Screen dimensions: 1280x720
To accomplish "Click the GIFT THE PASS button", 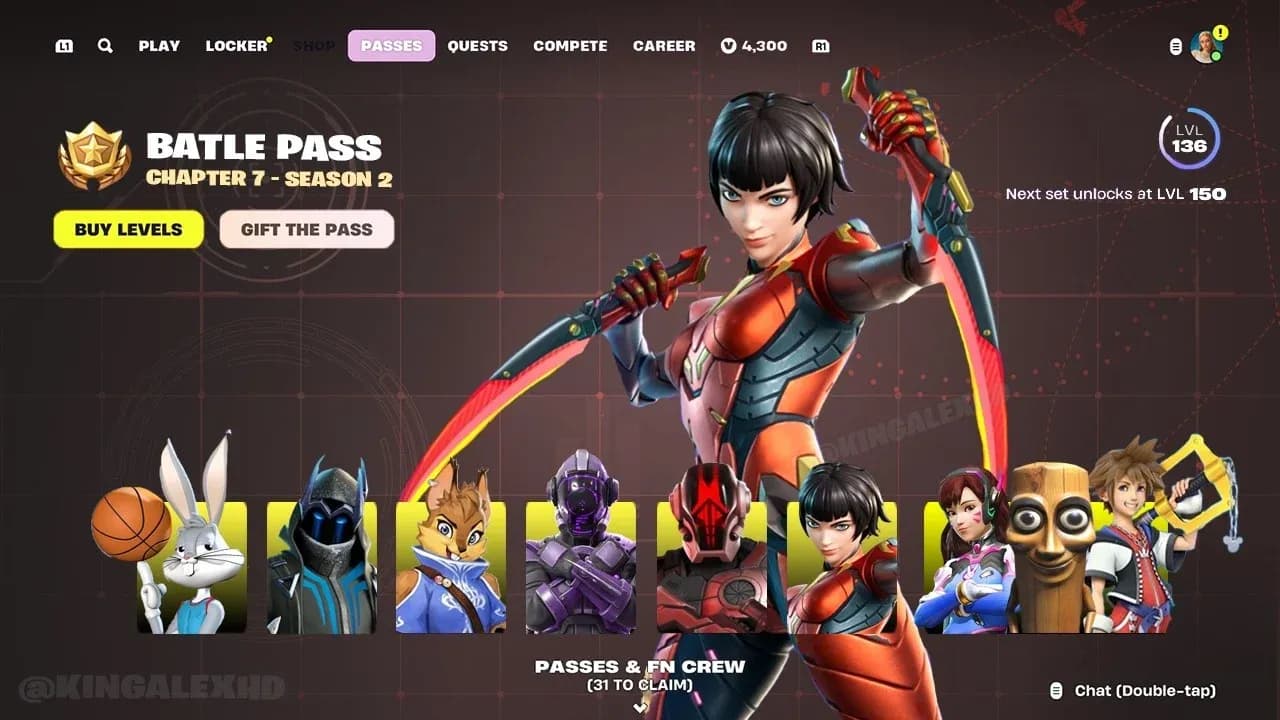I will (307, 230).
